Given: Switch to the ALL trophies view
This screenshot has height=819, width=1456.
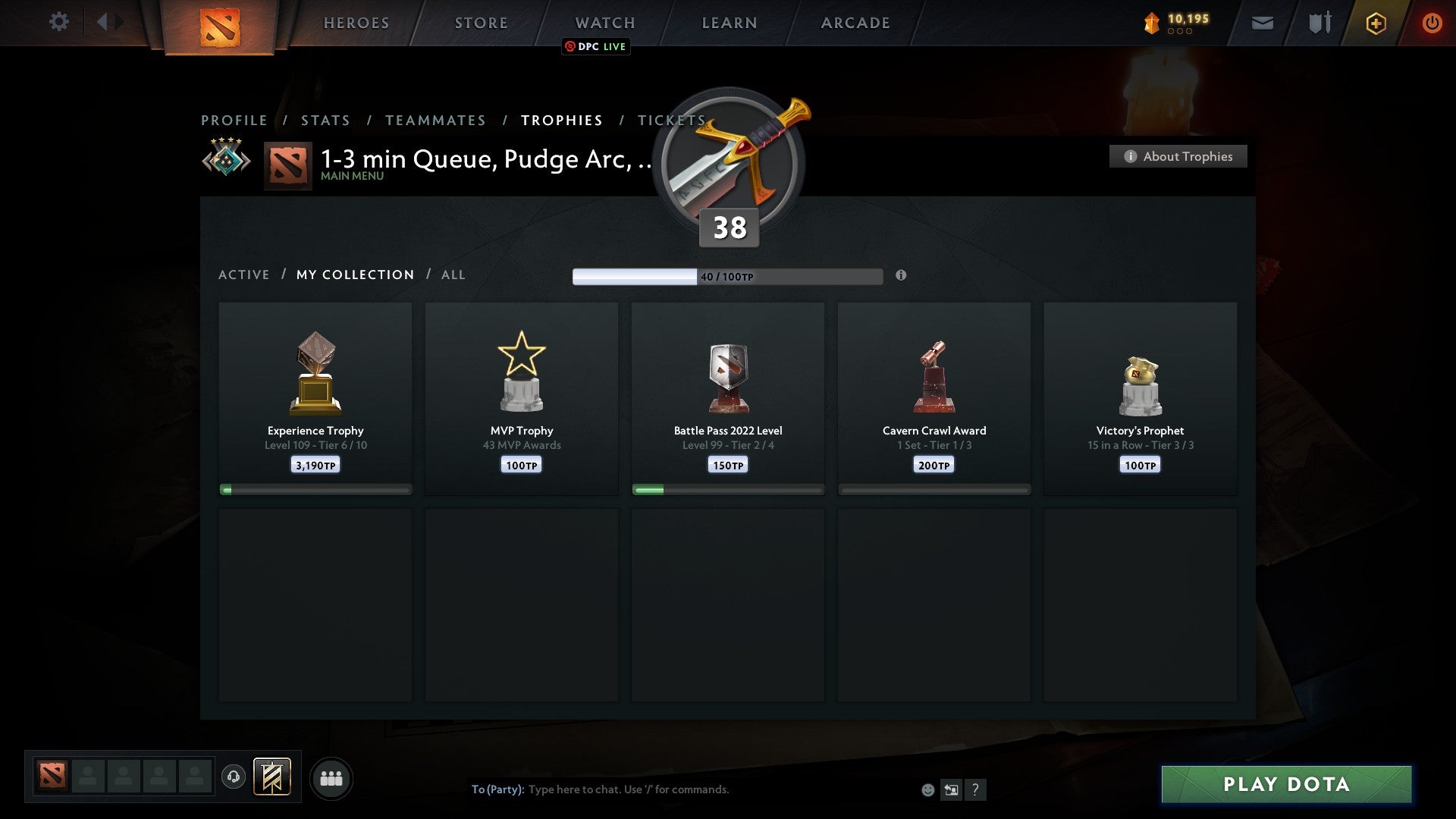Looking at the screenshot, I should pos(453,275).
